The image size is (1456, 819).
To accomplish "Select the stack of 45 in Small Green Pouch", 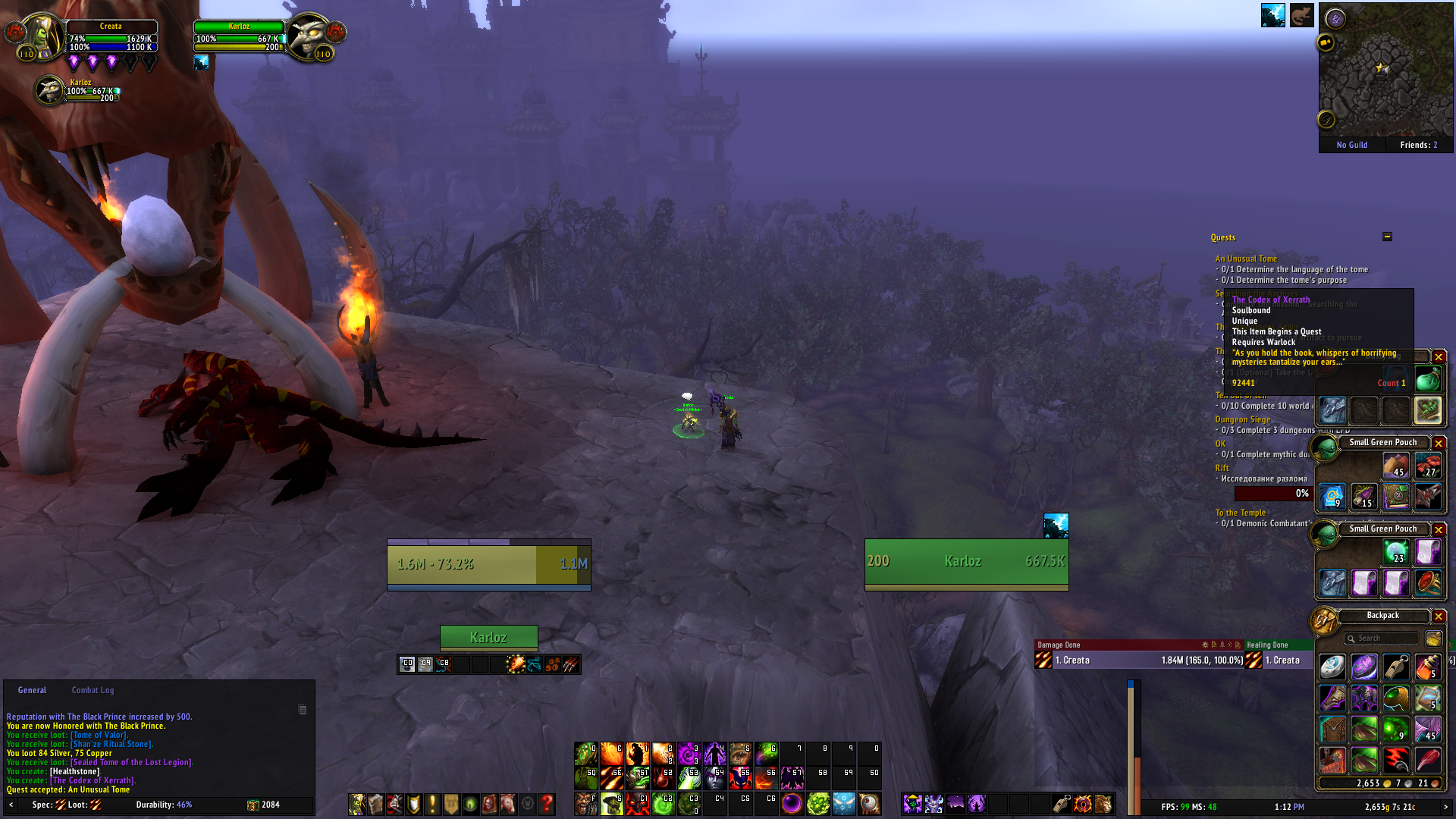I will (1396, 466).
